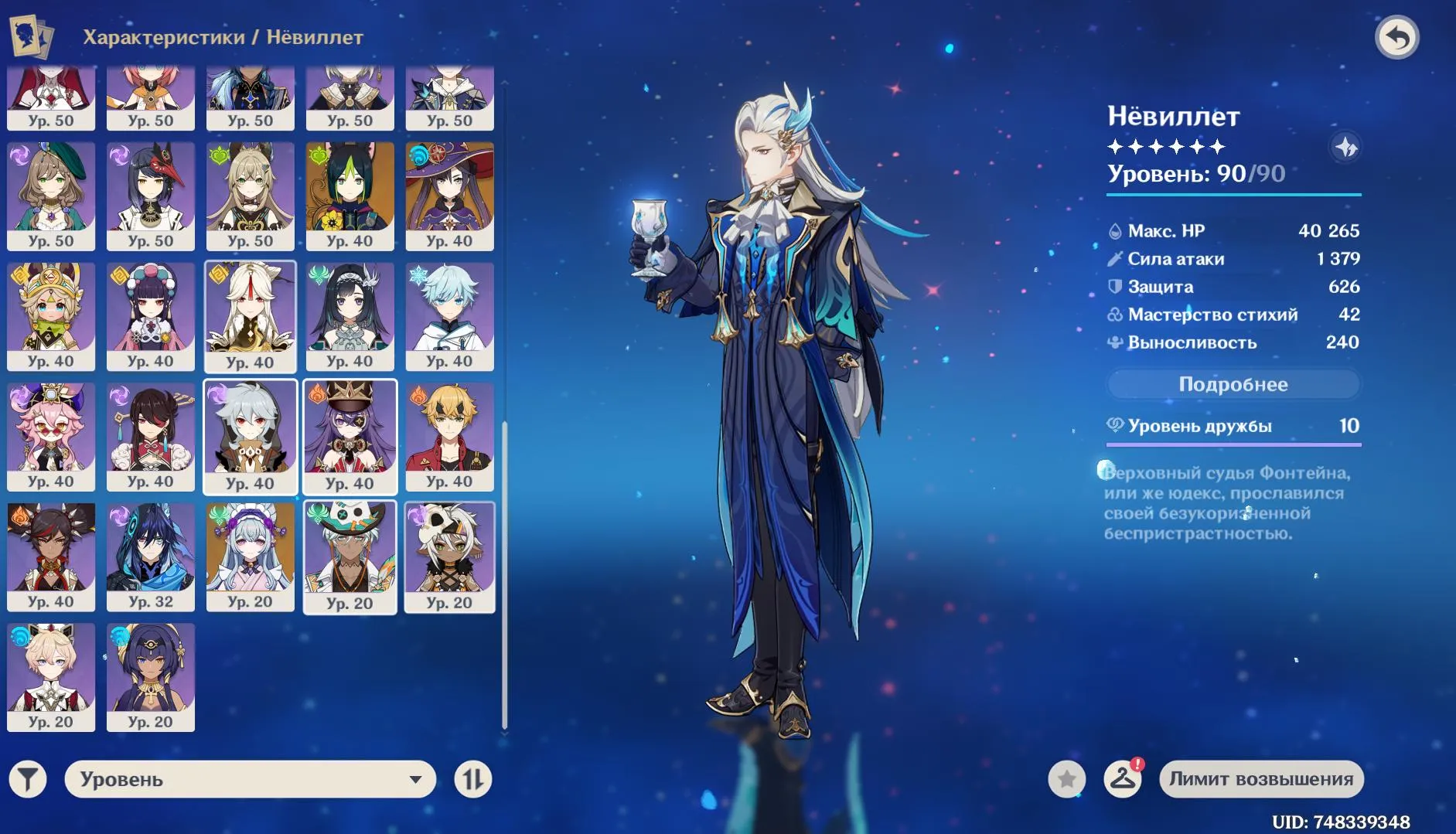Viewport: 1456px width, 834px height.
Task: Click the Уровень дружбы progress bar
Action: point(1235,444)
